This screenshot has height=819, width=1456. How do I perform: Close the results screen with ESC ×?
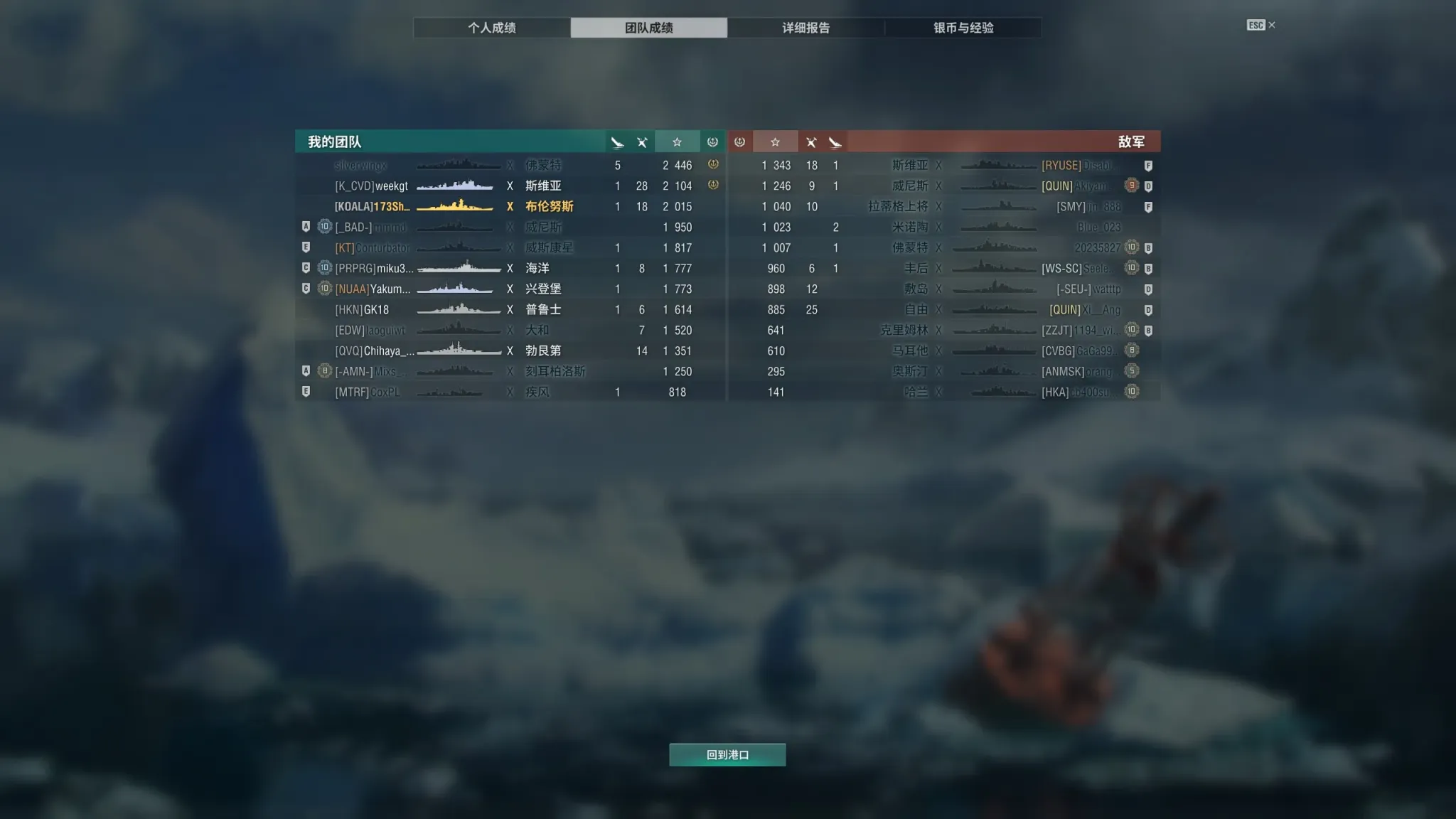pyautogui.click(x=1261, y=26)
